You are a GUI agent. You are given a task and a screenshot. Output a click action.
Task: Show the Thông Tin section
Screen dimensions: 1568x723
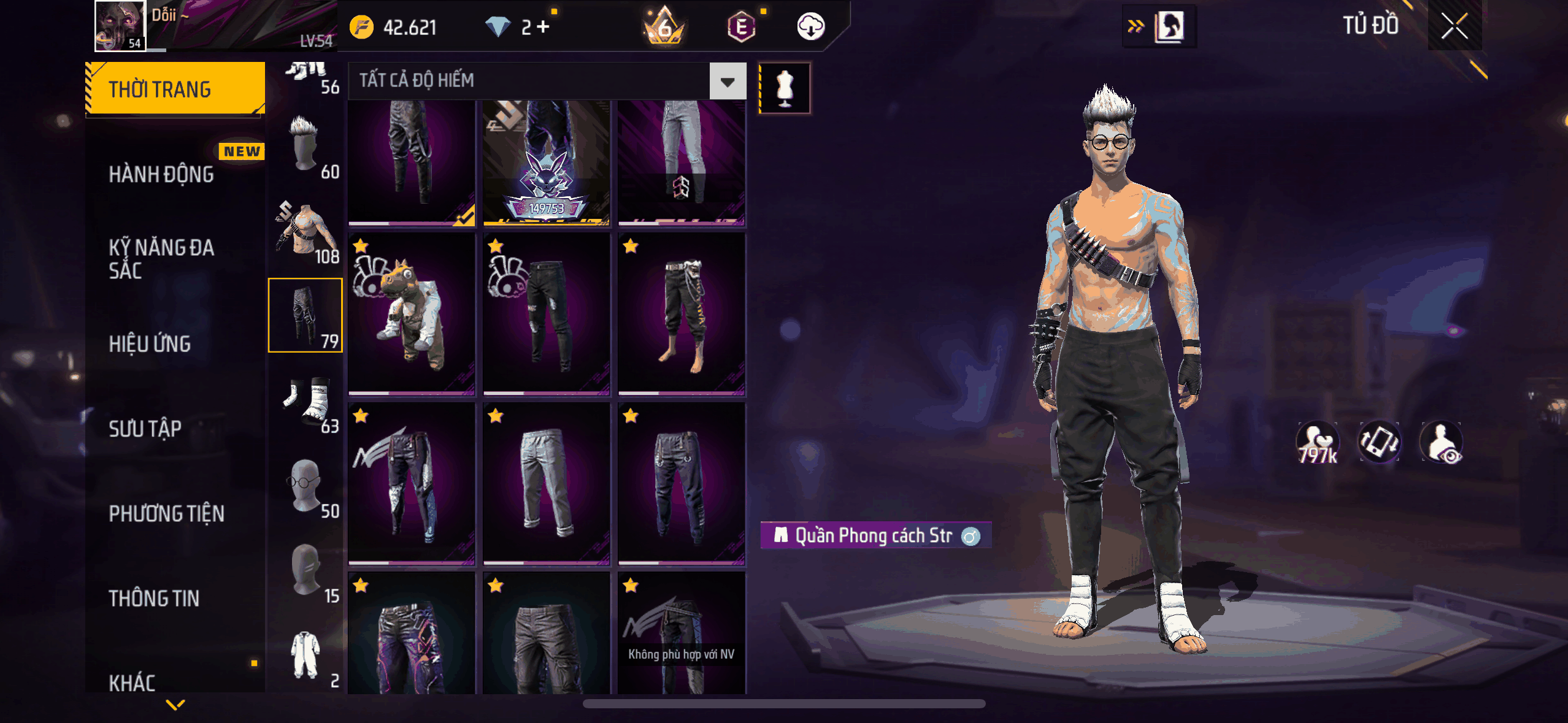(x=155, y=598)
